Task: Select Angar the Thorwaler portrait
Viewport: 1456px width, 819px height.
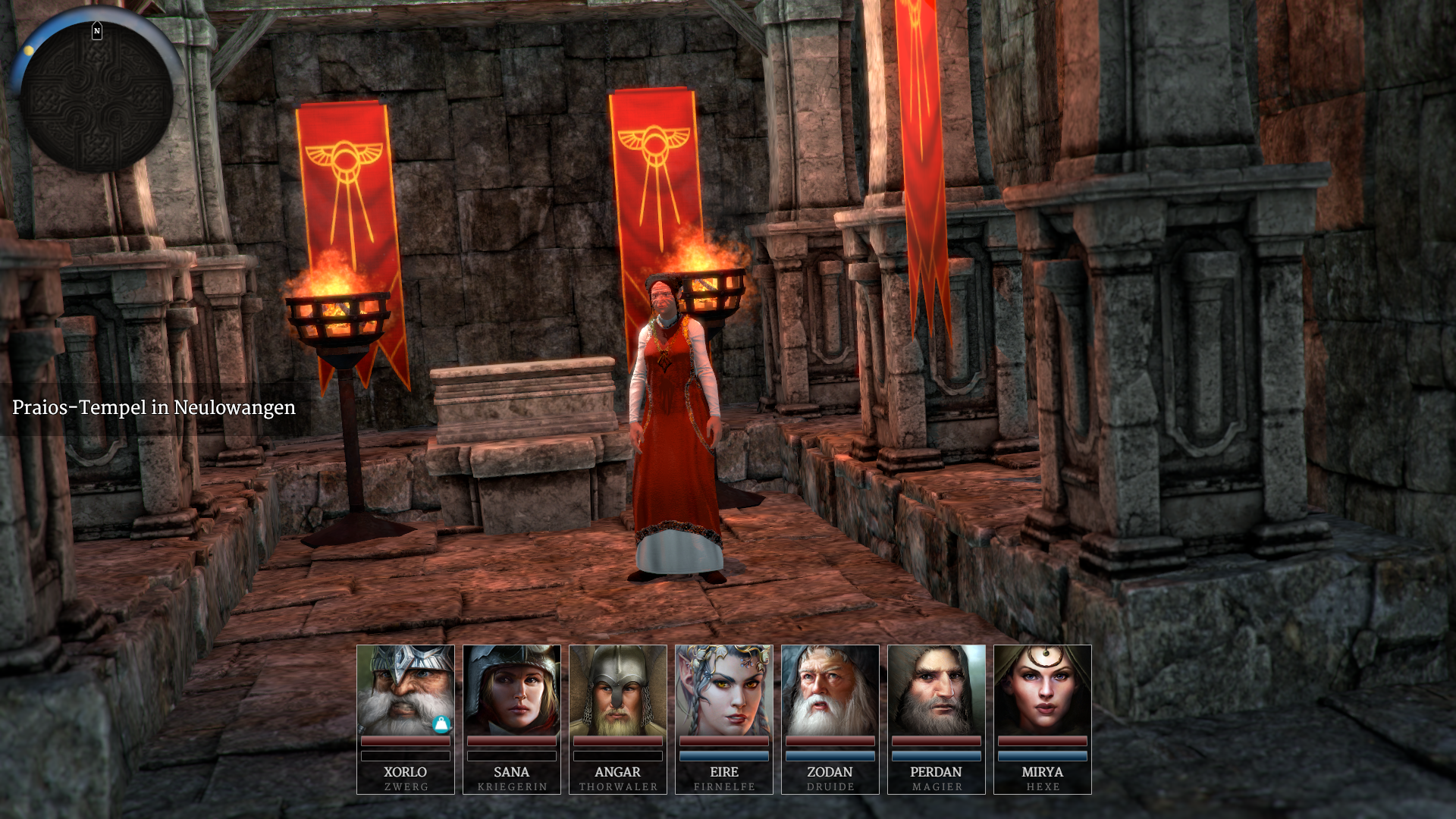Action: [x=618, y=690]
